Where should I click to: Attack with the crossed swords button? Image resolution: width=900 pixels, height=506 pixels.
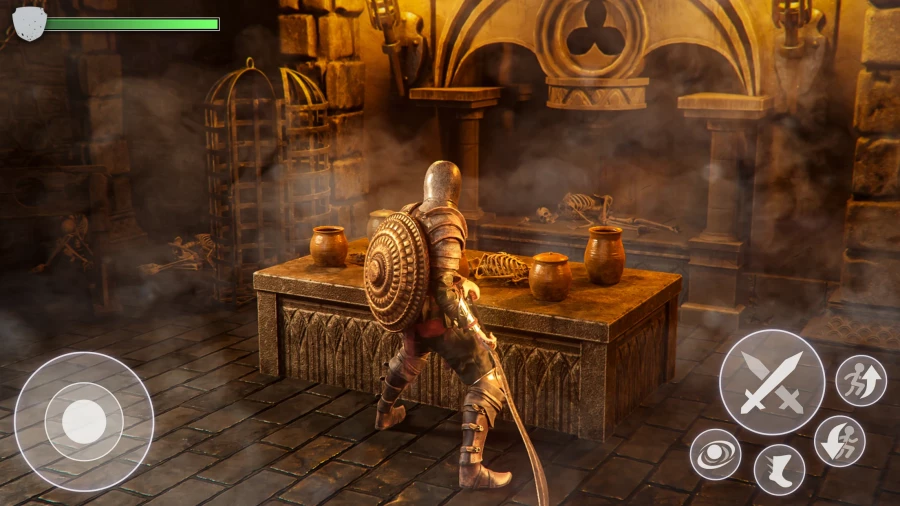pos(772,381)
